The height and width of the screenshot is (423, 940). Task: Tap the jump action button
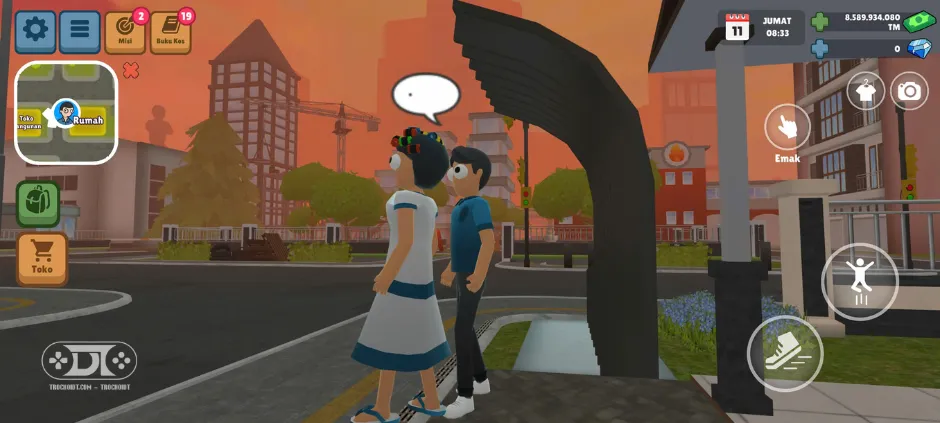(859, 281)
